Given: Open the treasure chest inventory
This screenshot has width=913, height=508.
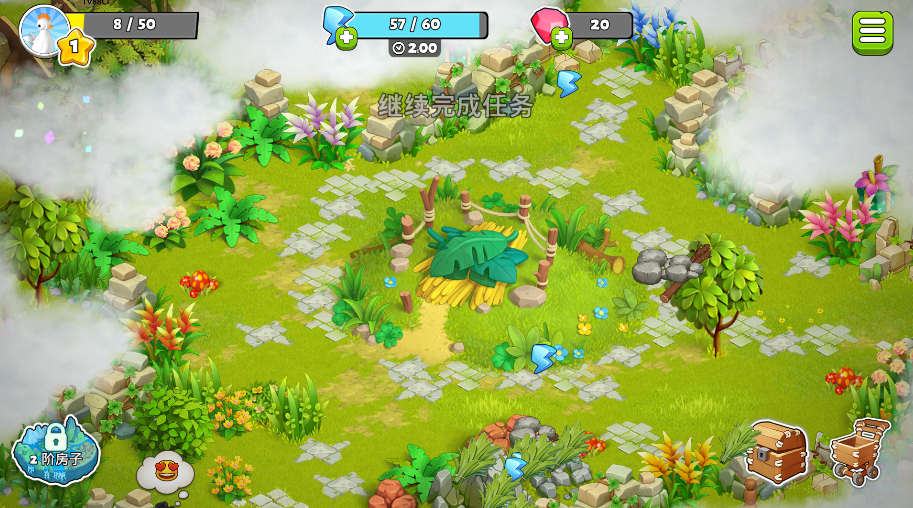Looking at the screenshot, I should 777,452.
